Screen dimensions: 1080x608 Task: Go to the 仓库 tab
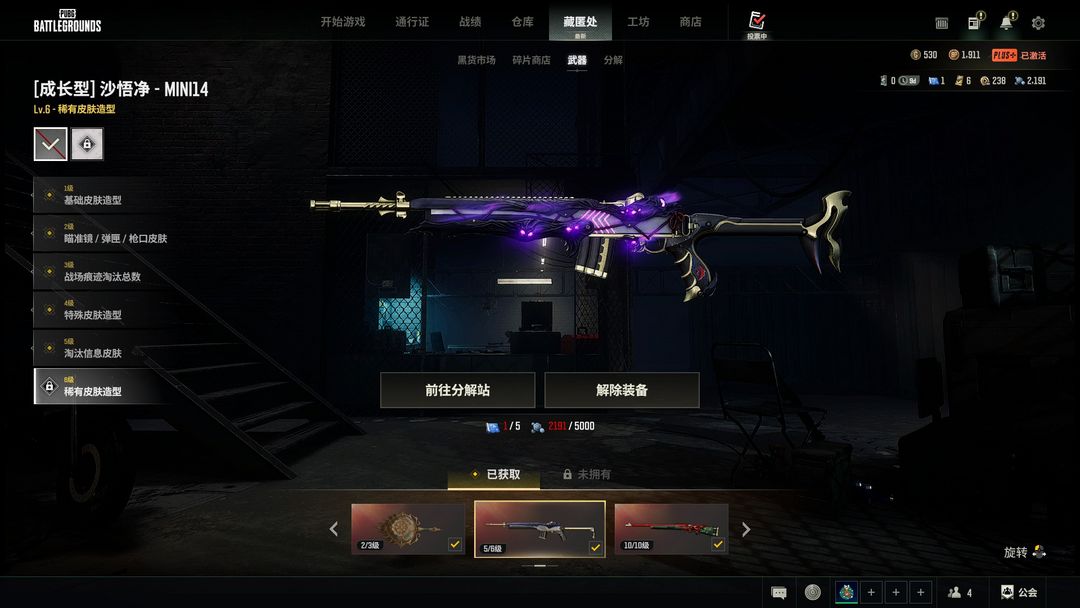click(x=522, y=22)
